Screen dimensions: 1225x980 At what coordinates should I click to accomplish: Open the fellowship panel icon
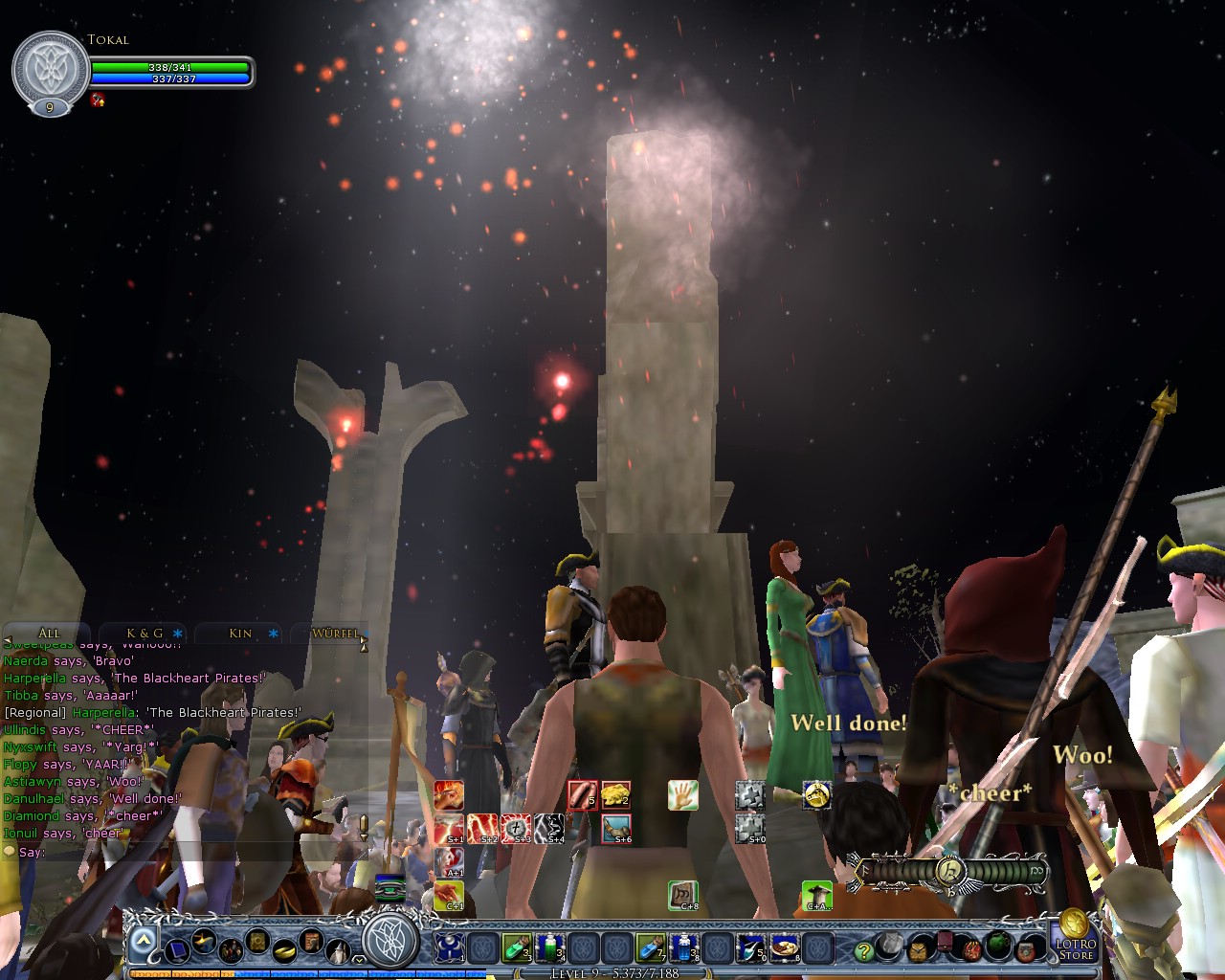click(231, 951)
